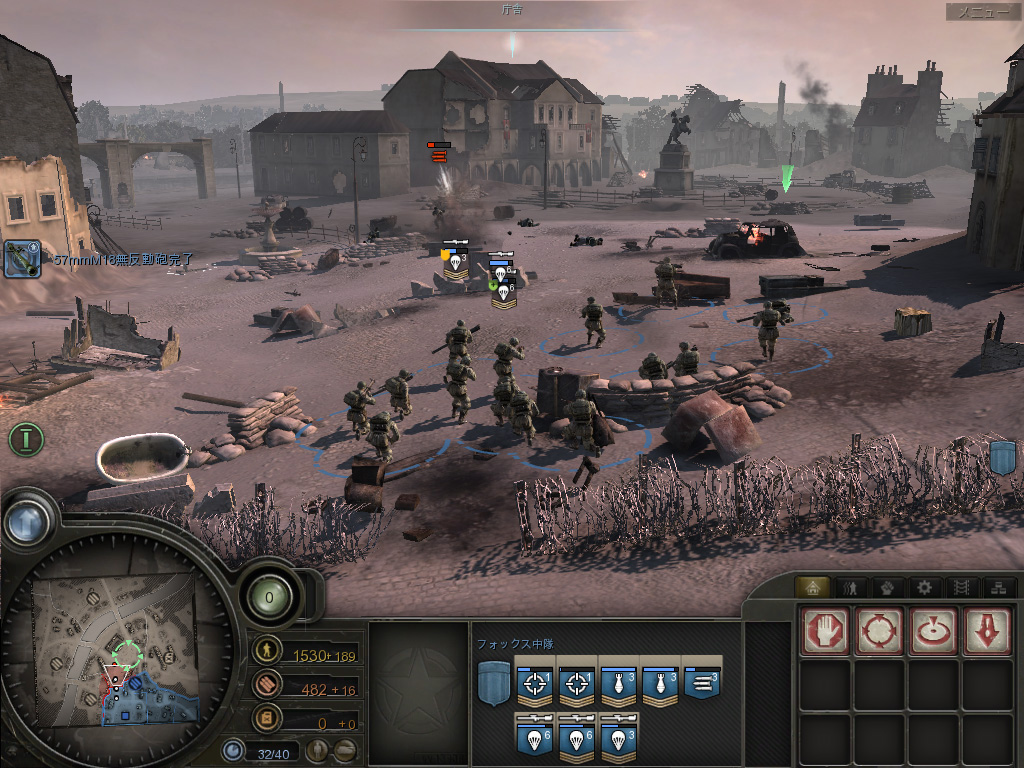Select the red attack ground target command
The height and width of the screenshot is (768, 1024).
[x=933, y=631]
